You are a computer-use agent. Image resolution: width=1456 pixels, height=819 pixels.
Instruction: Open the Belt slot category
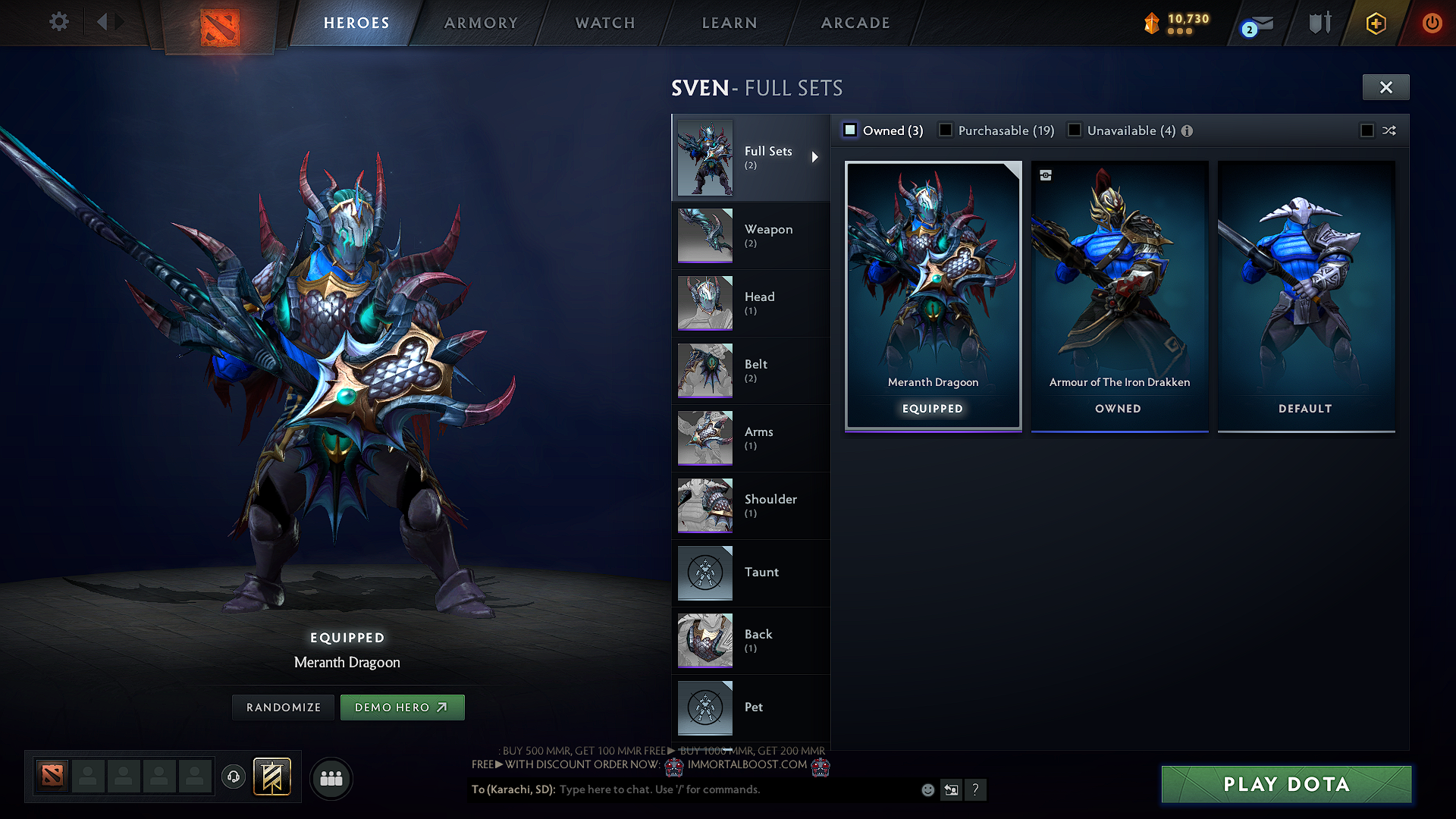click(751, 370)
